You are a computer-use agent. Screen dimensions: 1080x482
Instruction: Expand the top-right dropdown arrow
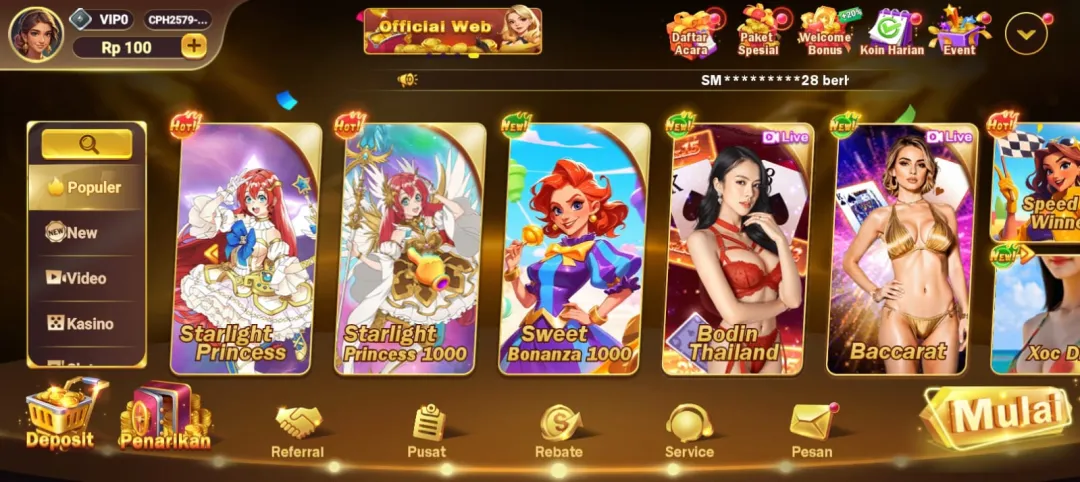point(1026,33)
